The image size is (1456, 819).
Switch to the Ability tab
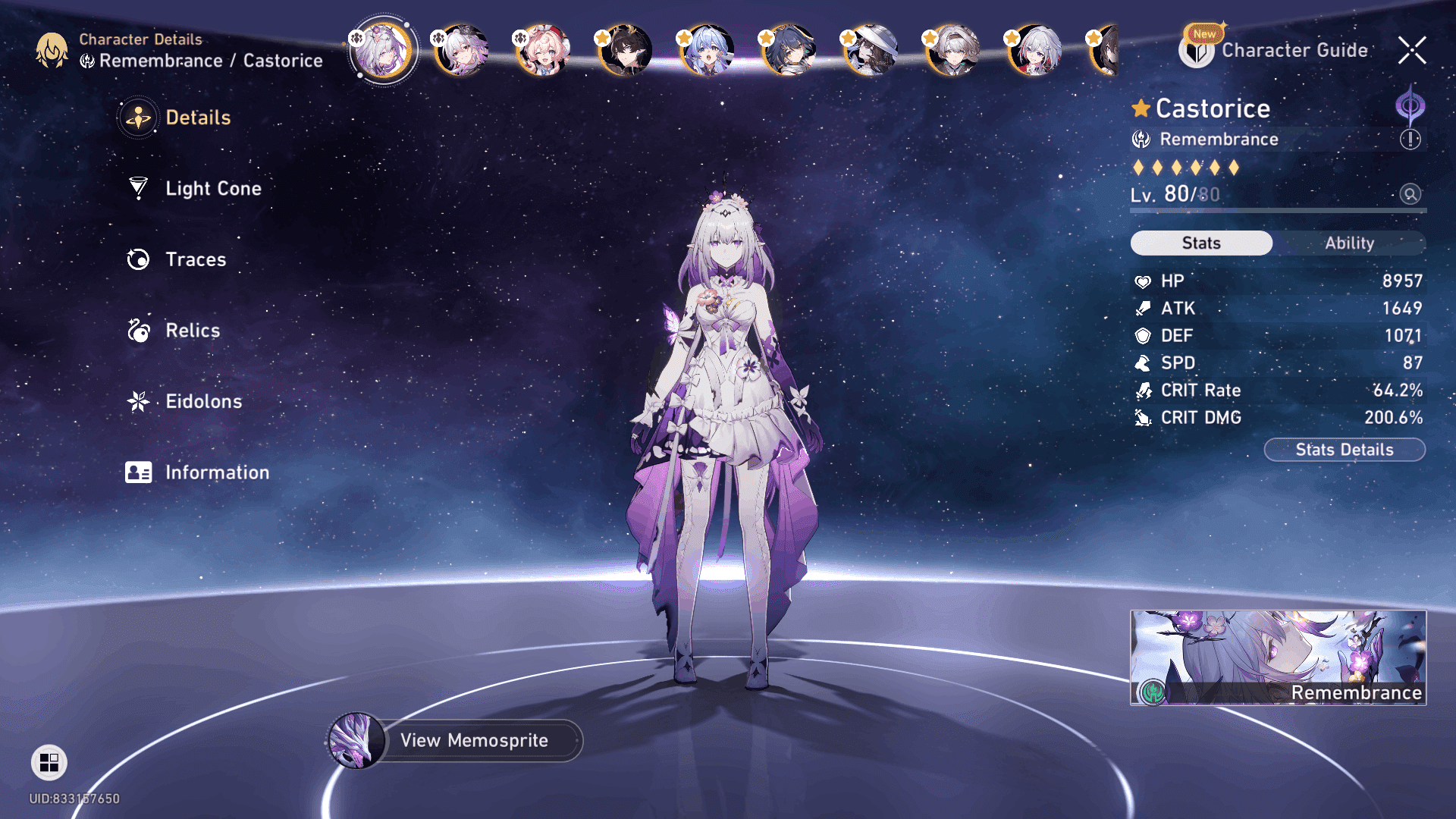pyautogui.click(x=1349, y=243)
